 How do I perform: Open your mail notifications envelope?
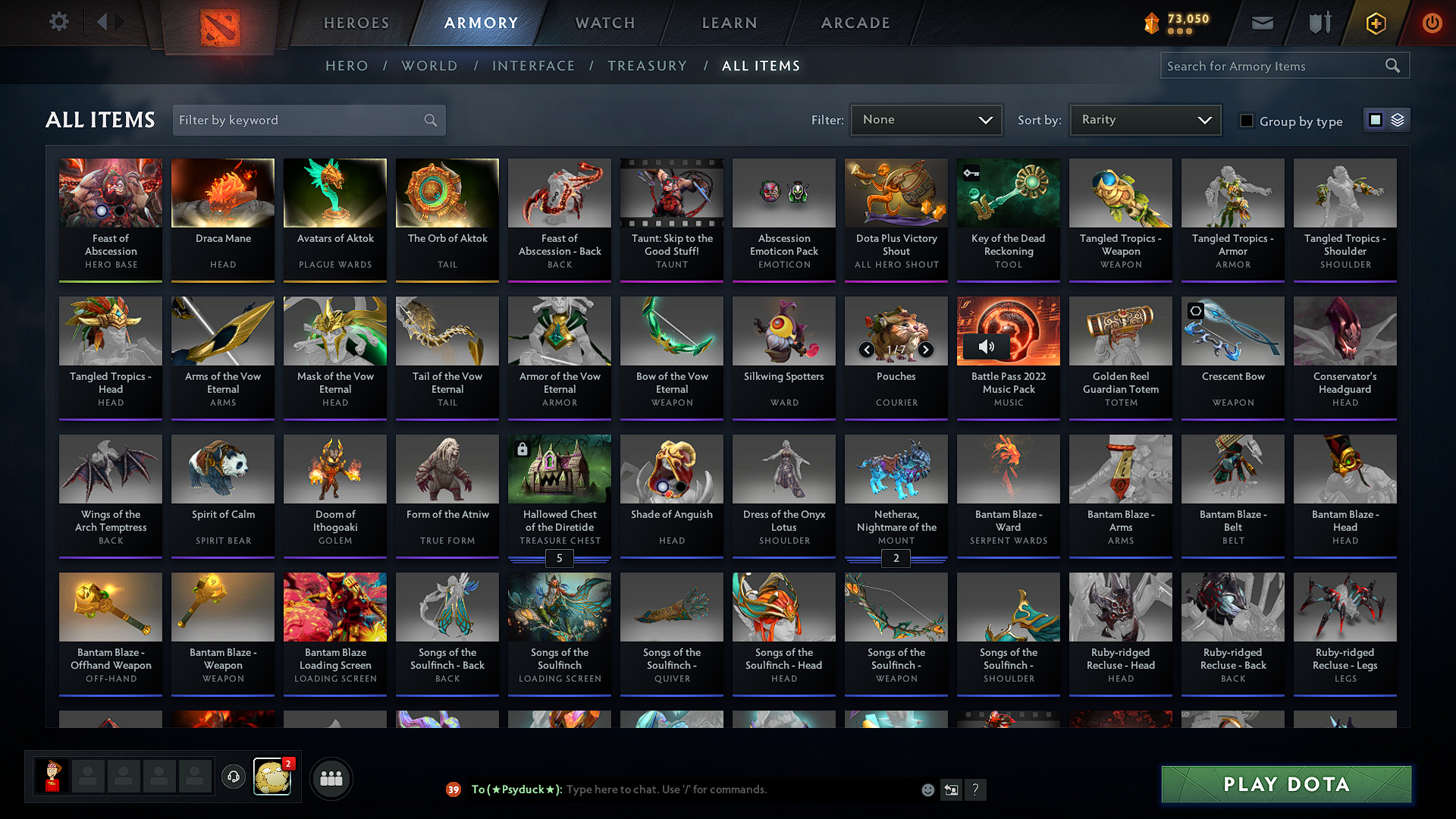click(x=1262, y=23)
